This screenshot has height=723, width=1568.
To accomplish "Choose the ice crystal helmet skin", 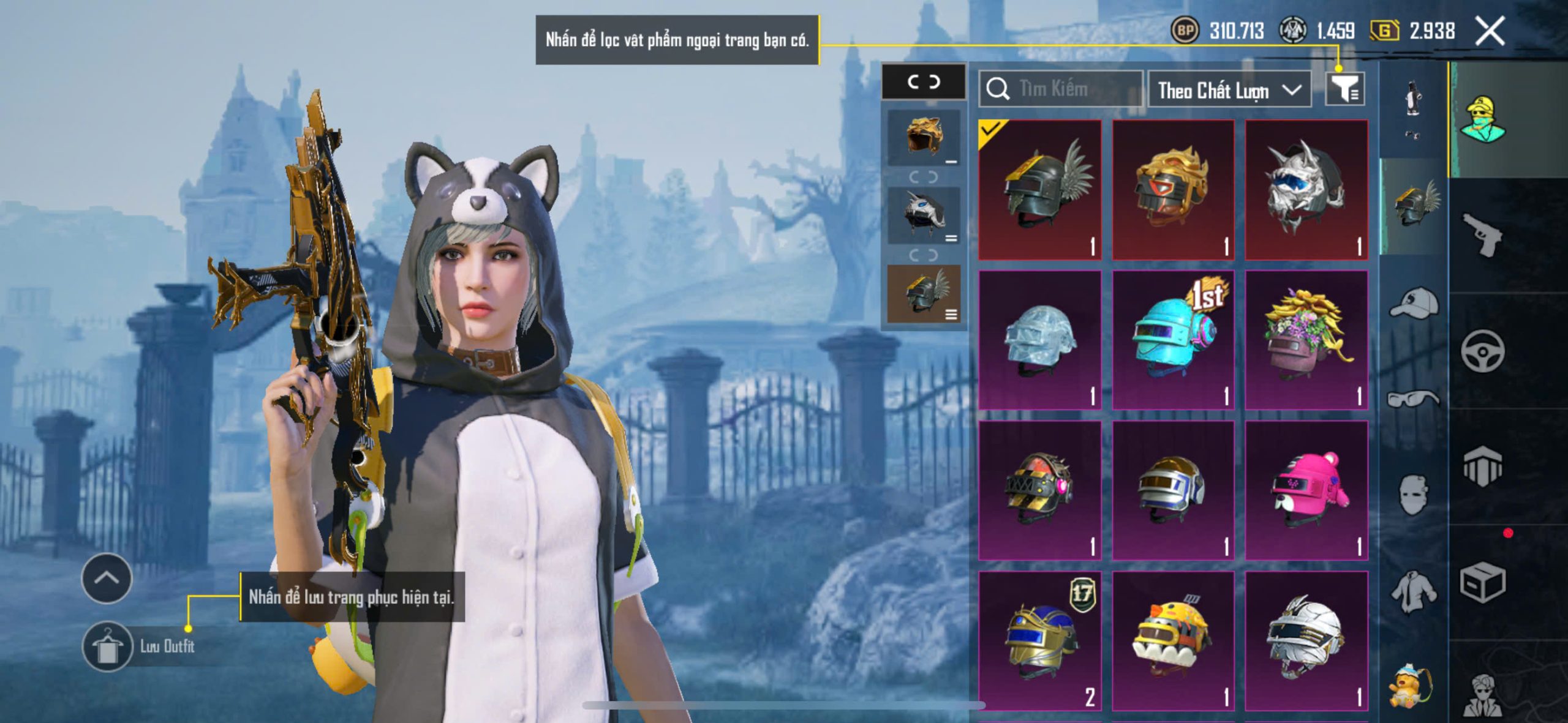I will click(1040, 340).
